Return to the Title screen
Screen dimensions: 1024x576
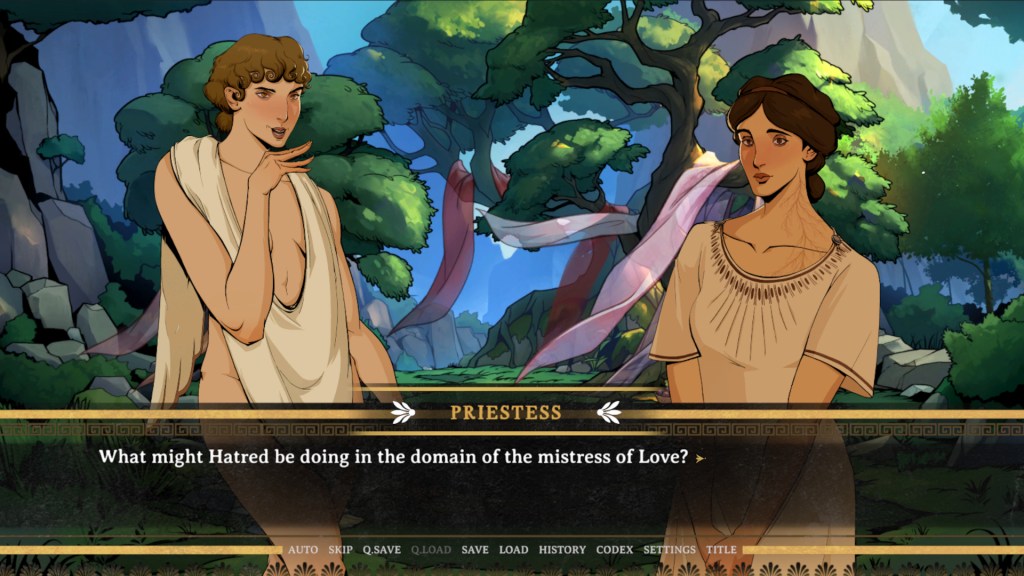pyautogui.click(x=721, y=550)
